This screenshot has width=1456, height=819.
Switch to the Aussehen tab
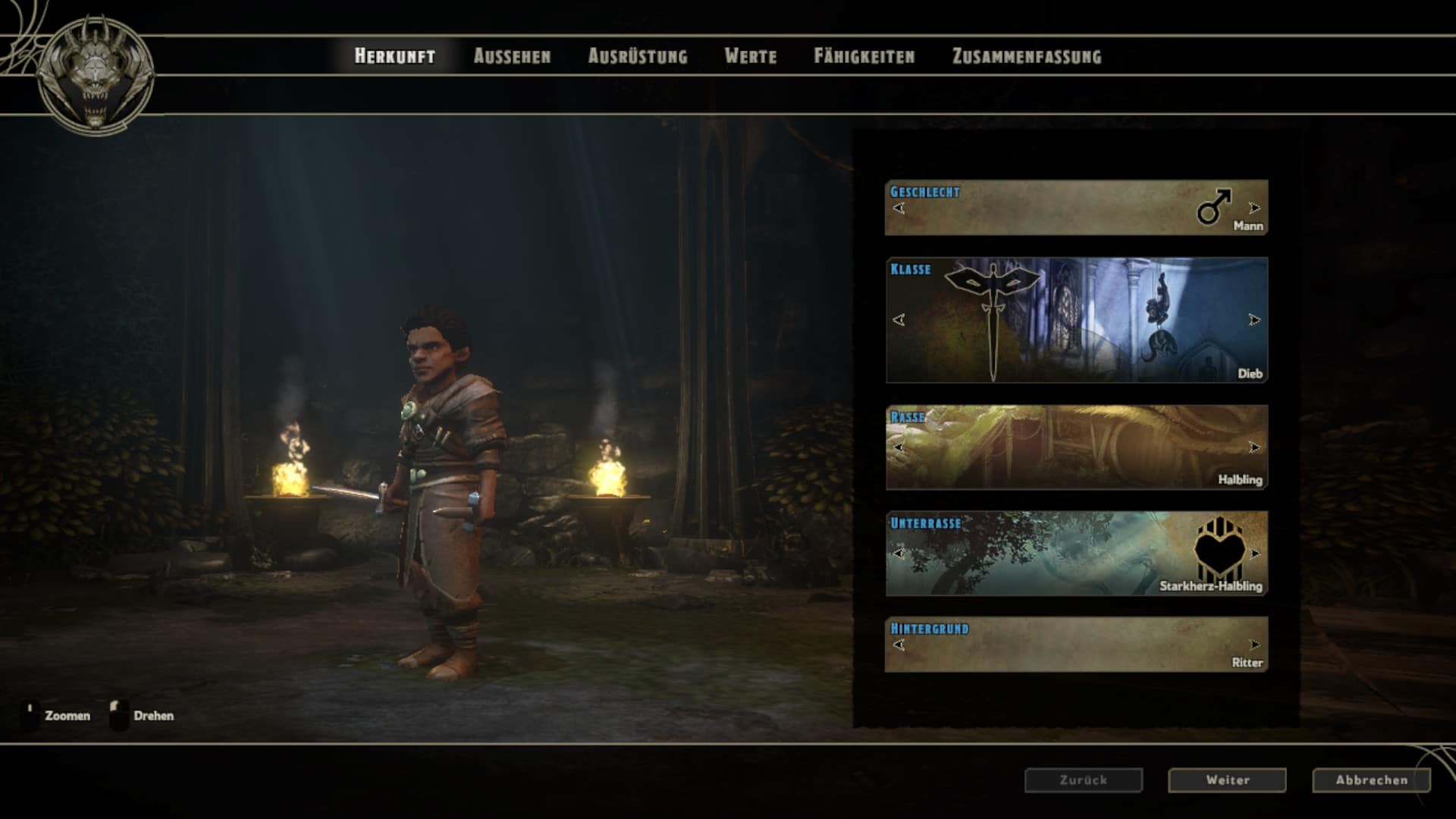click(x=512, y=56)
